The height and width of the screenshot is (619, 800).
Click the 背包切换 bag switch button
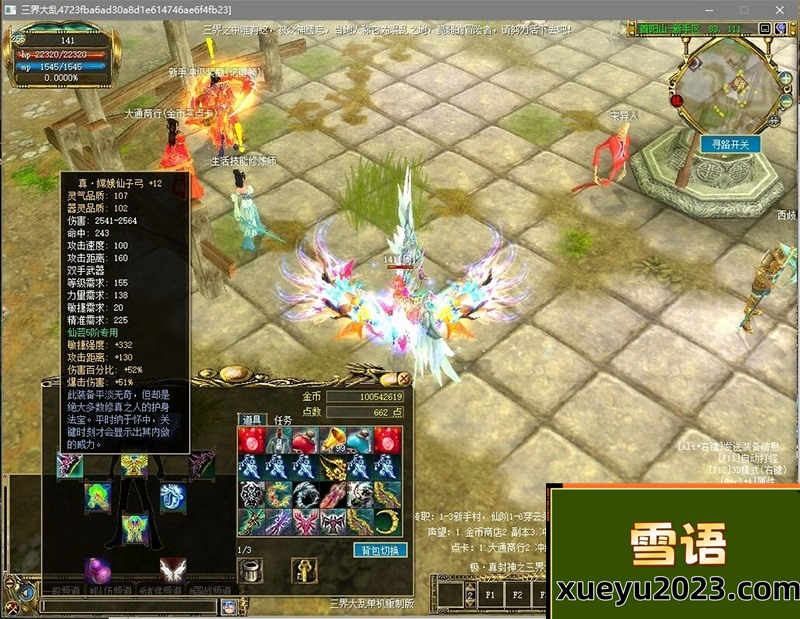[x=380, y=550]
